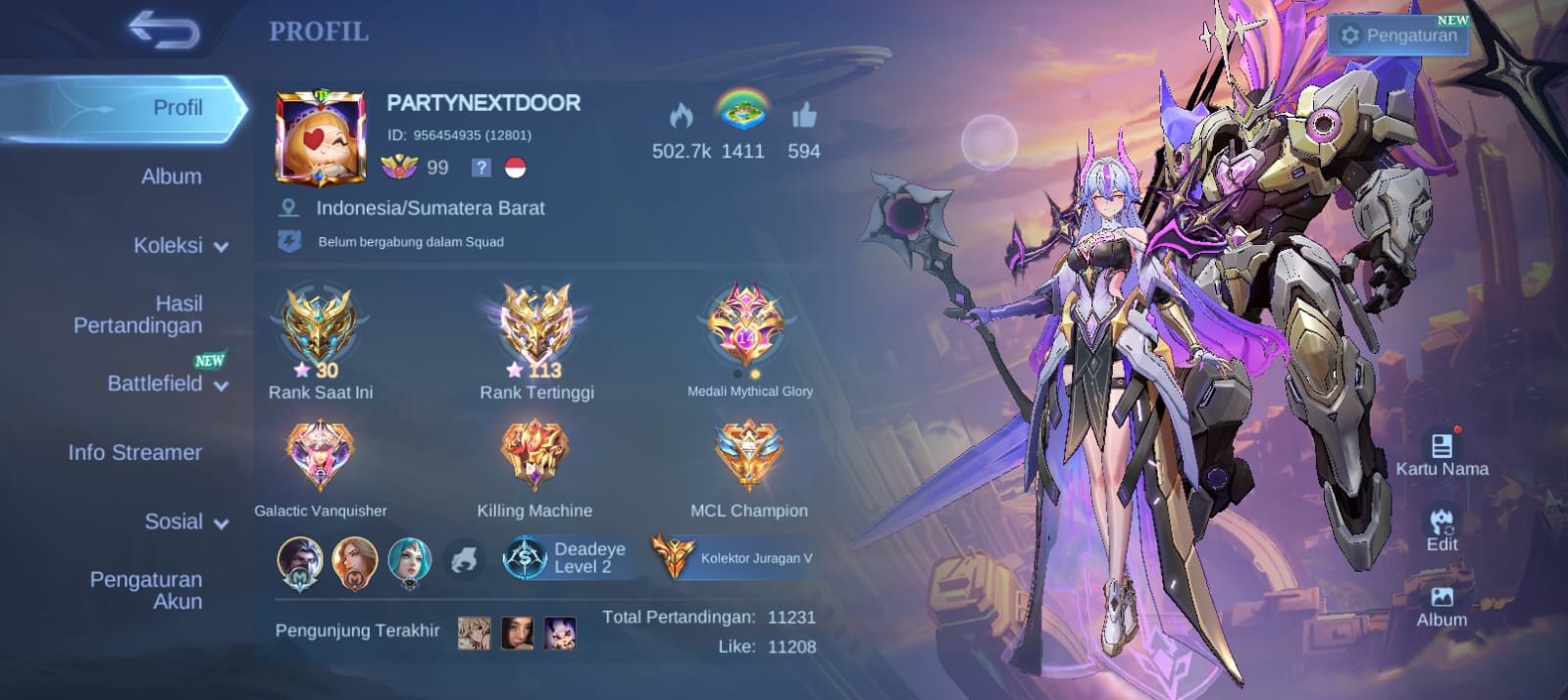Go back with the return arrow
This screenshot has width=1568, height=700.
[x=164, y=31]
